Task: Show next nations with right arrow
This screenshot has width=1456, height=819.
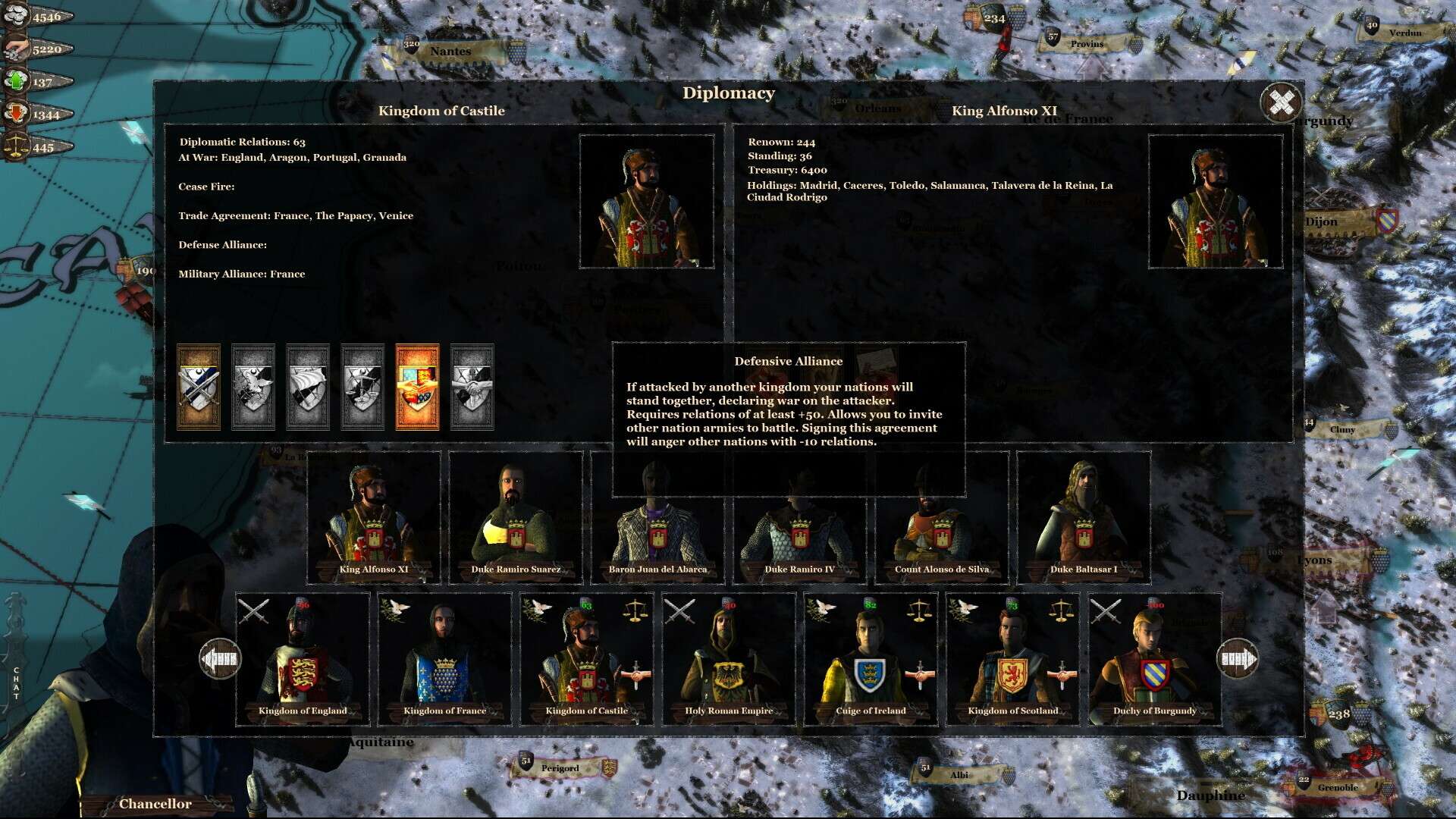Action: 1238,659
